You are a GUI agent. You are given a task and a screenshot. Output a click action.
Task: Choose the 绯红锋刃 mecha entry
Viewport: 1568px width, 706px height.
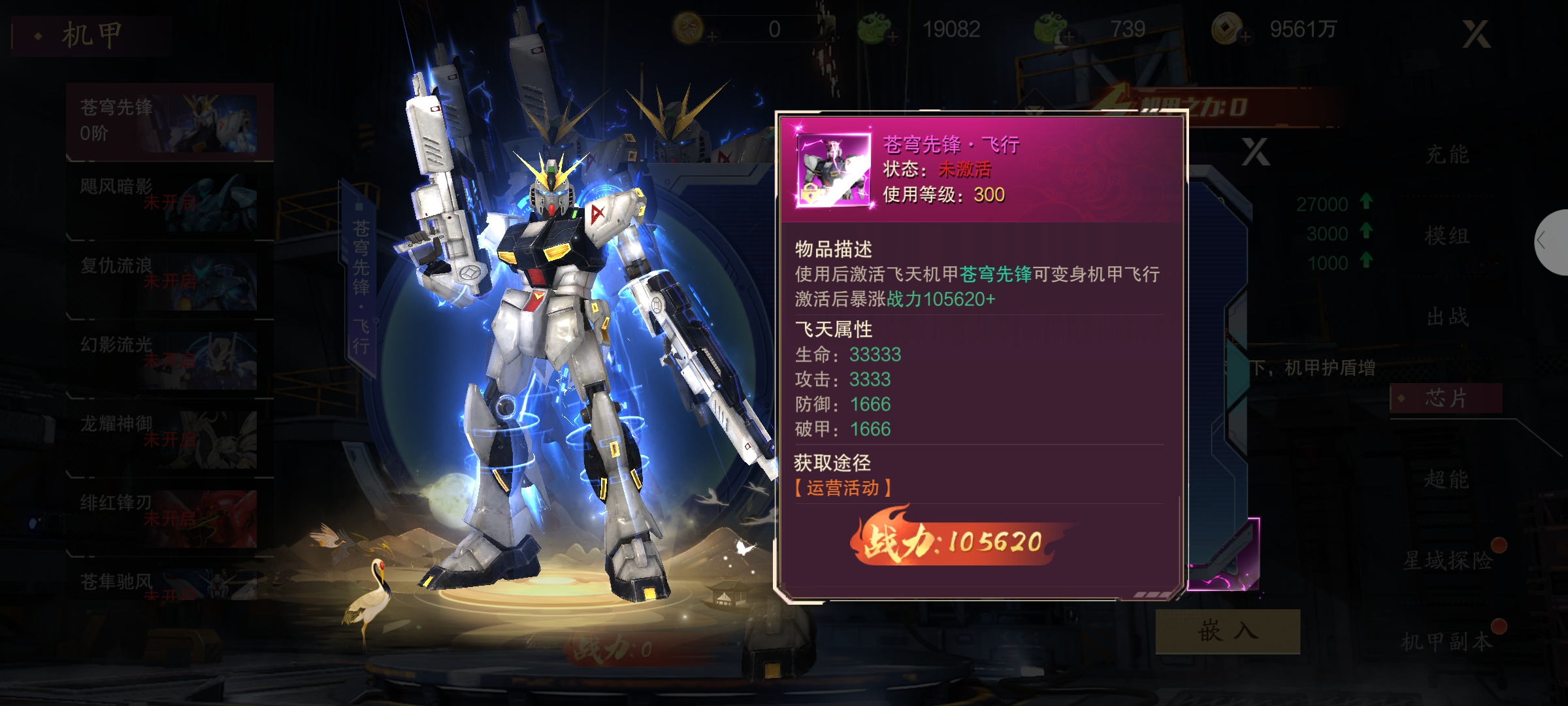click(x=169, y=518)
